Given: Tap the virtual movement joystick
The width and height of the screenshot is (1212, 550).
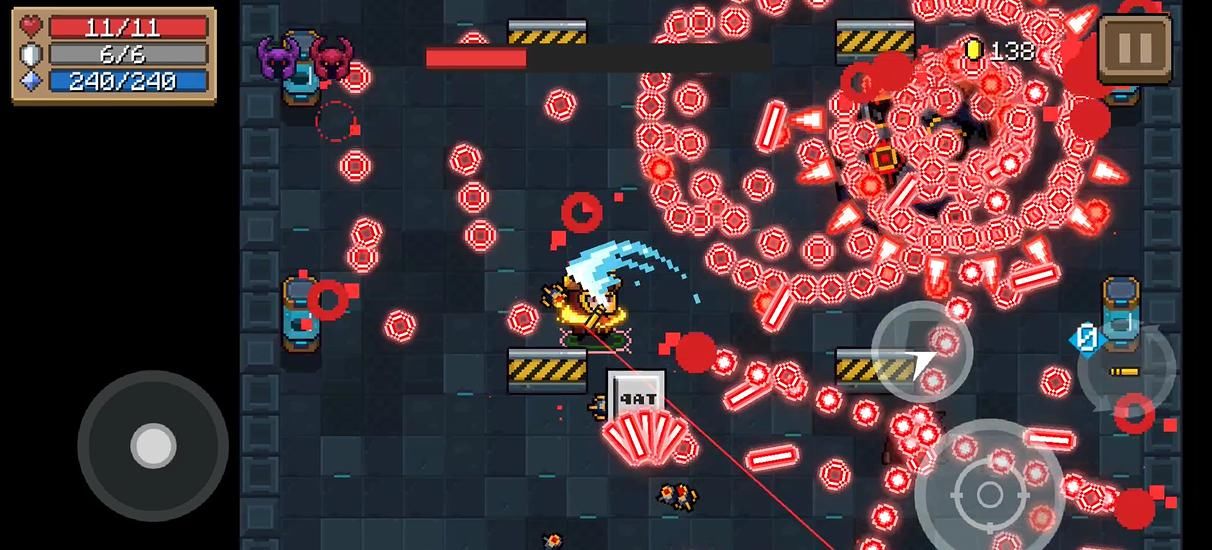Looking at the screenshot, I should point(153,445).
